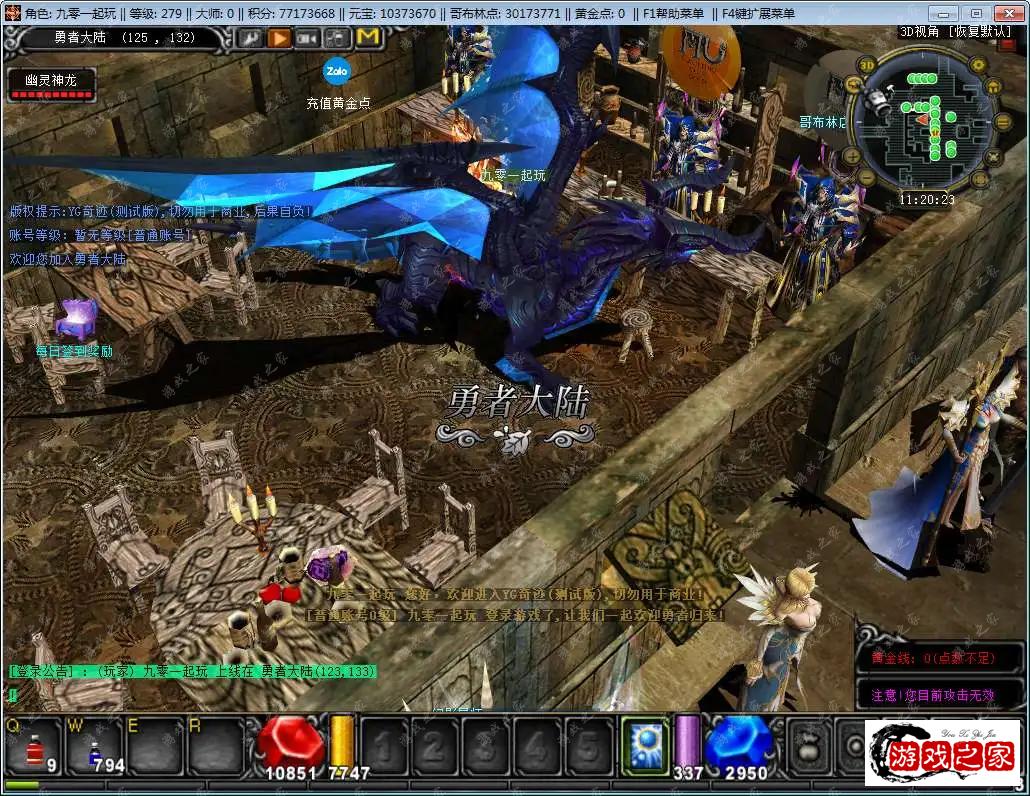Click the yellow M button

[x=367, y=38]
